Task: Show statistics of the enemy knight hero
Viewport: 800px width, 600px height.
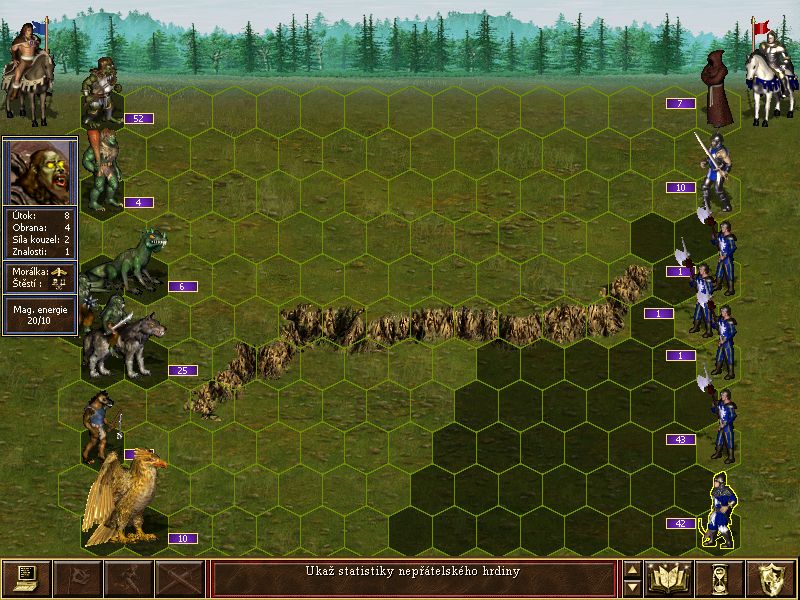Action: 768,70
